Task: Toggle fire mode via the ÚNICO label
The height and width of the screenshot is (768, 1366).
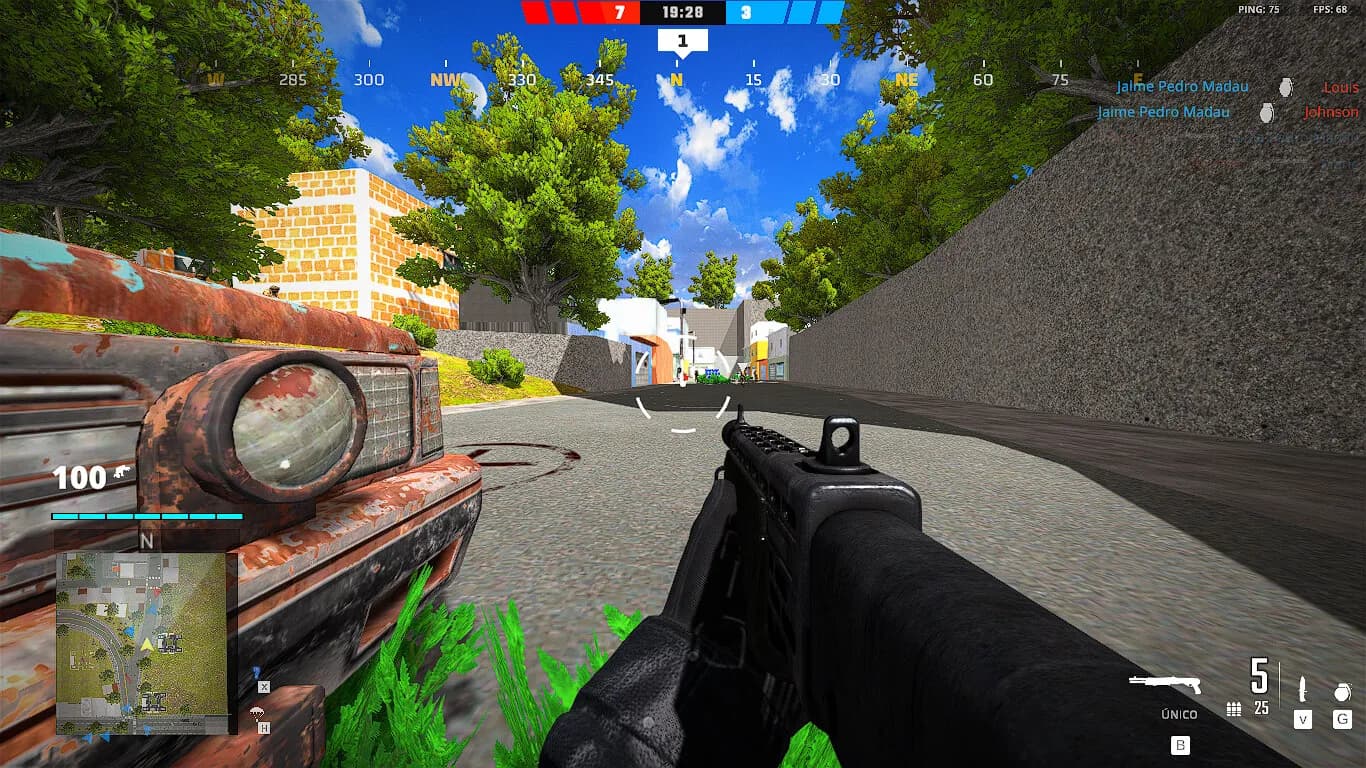Action: click(x=1179, y=713)
